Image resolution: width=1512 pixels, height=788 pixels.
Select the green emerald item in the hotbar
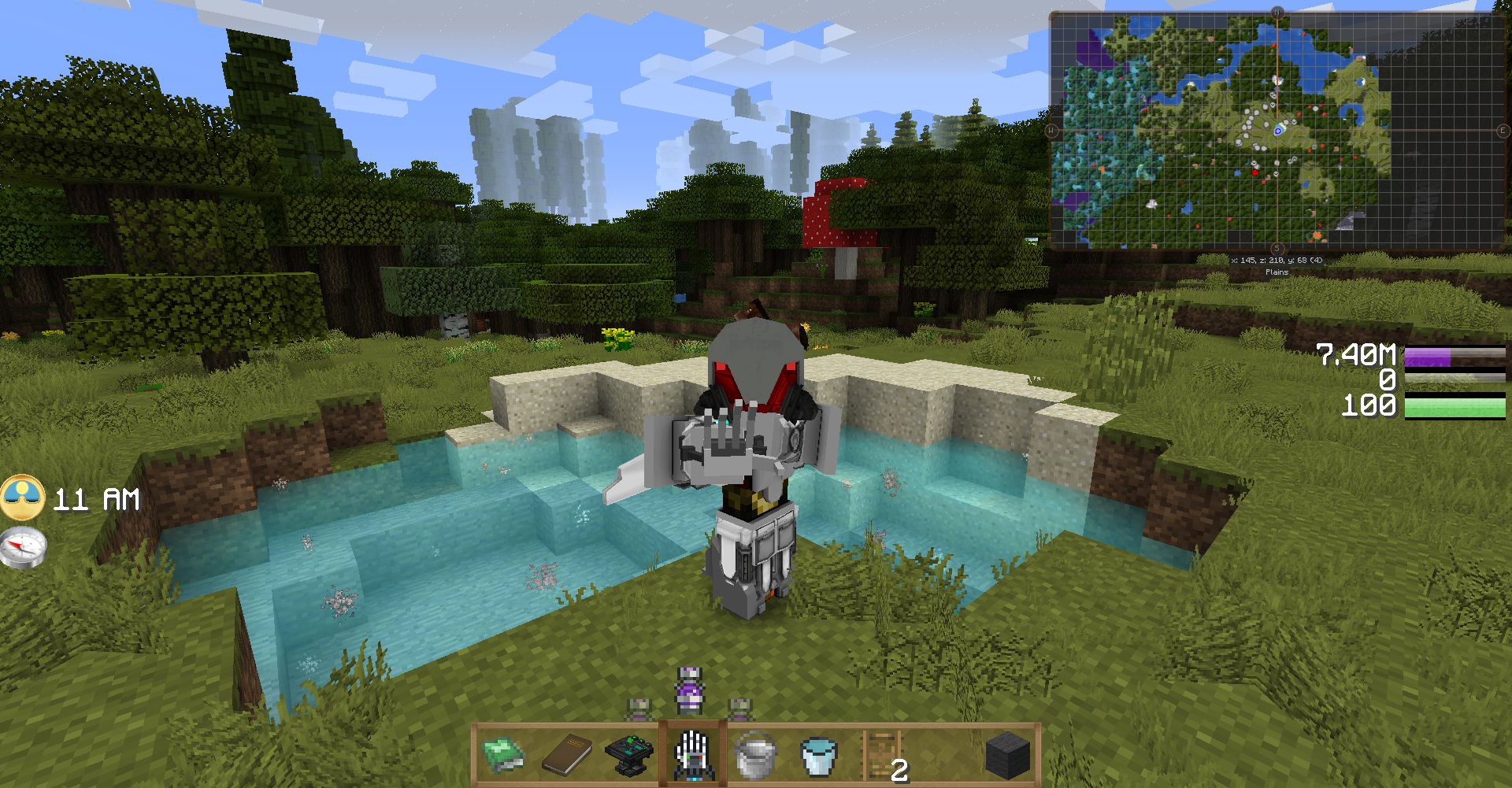502,754
